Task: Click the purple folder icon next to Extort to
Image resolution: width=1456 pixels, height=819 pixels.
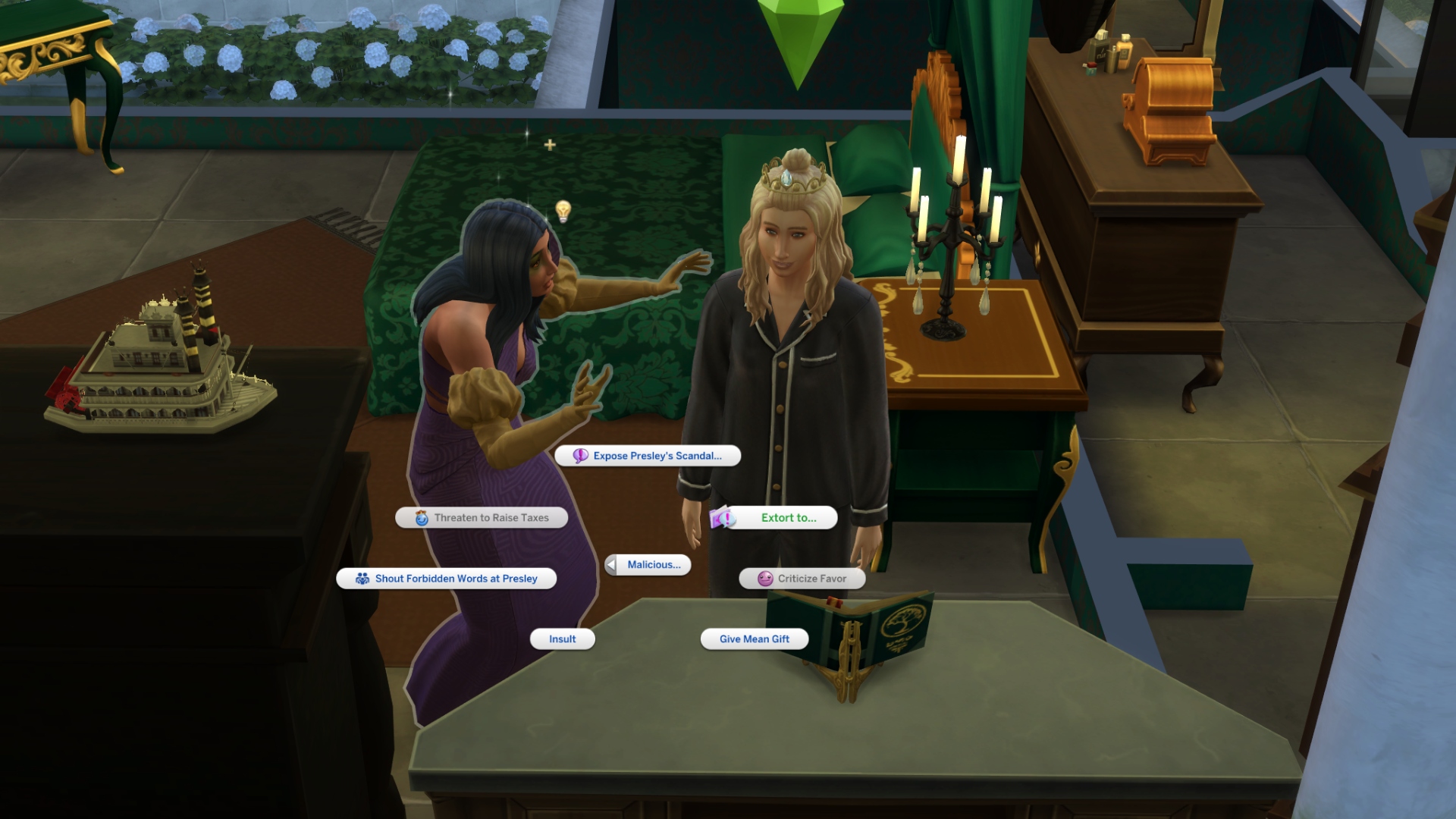Action: tap(721, 517)
